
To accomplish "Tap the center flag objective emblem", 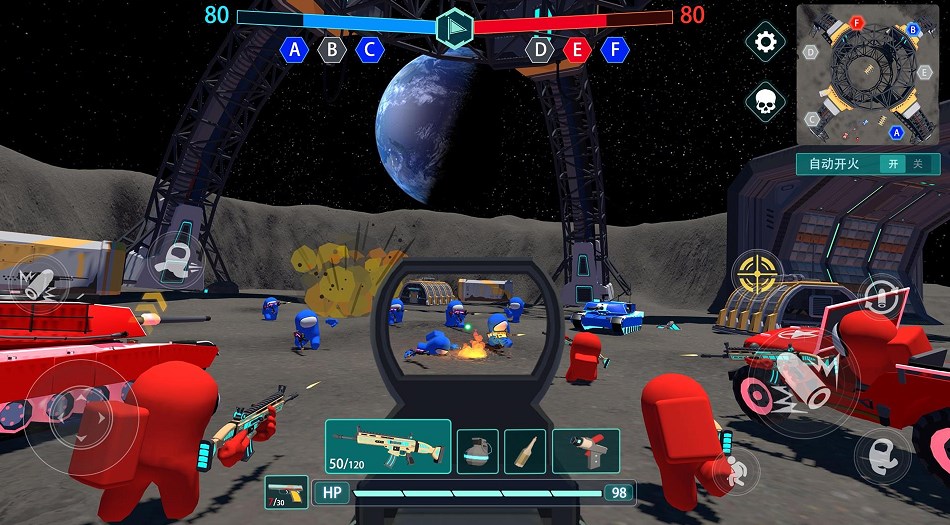I will 454,26.
